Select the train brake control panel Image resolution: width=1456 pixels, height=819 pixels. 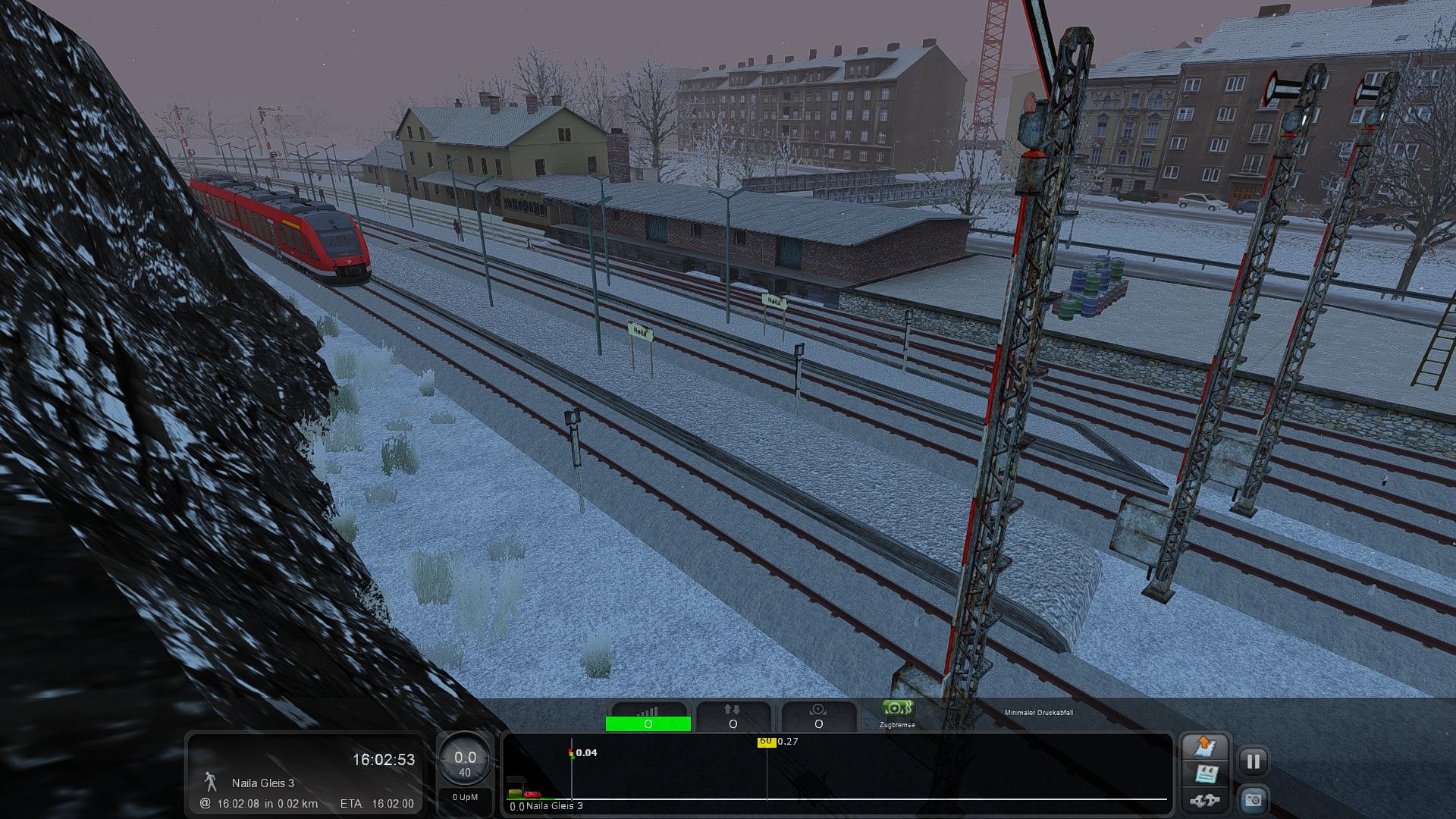[x=818, y=717]
